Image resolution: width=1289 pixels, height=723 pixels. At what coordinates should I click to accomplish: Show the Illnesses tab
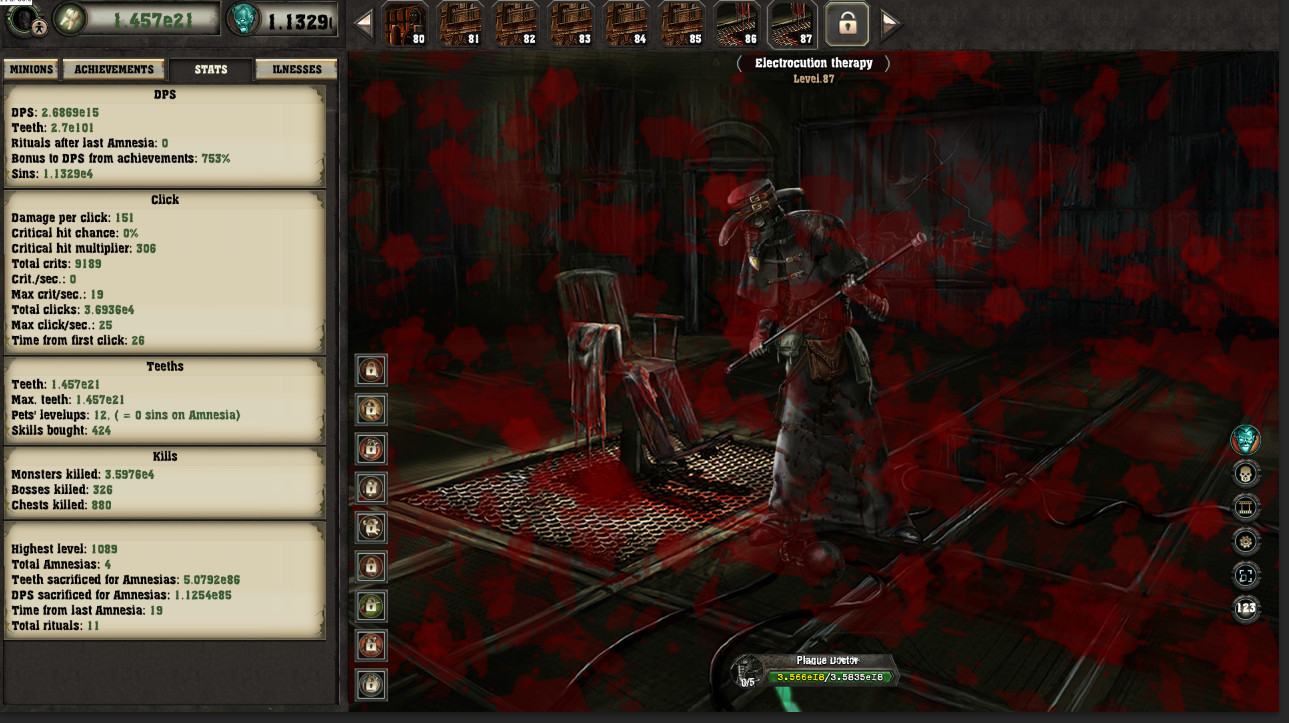click(297, 70)
